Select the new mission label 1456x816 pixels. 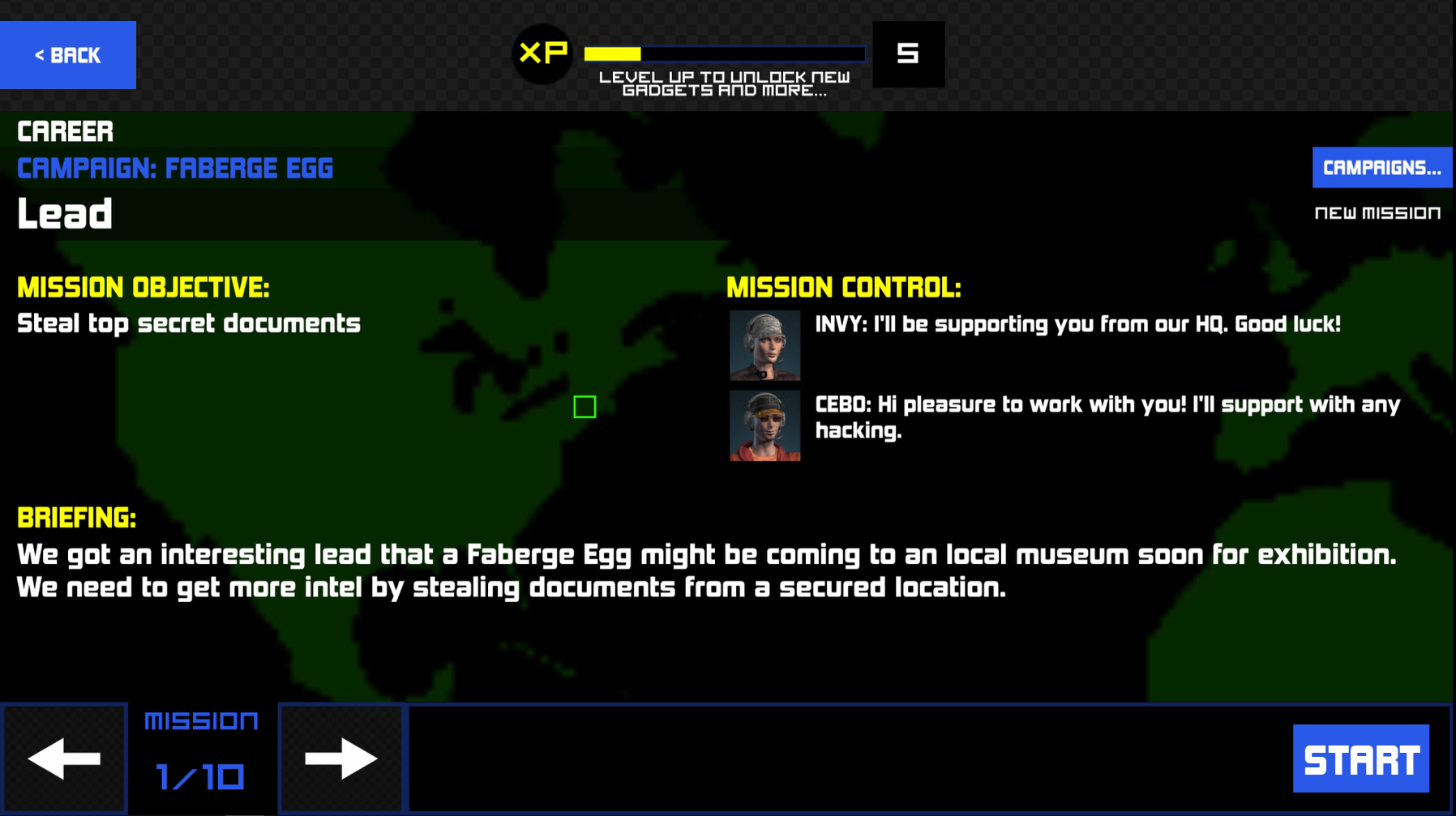click(x=1377, y=212)
